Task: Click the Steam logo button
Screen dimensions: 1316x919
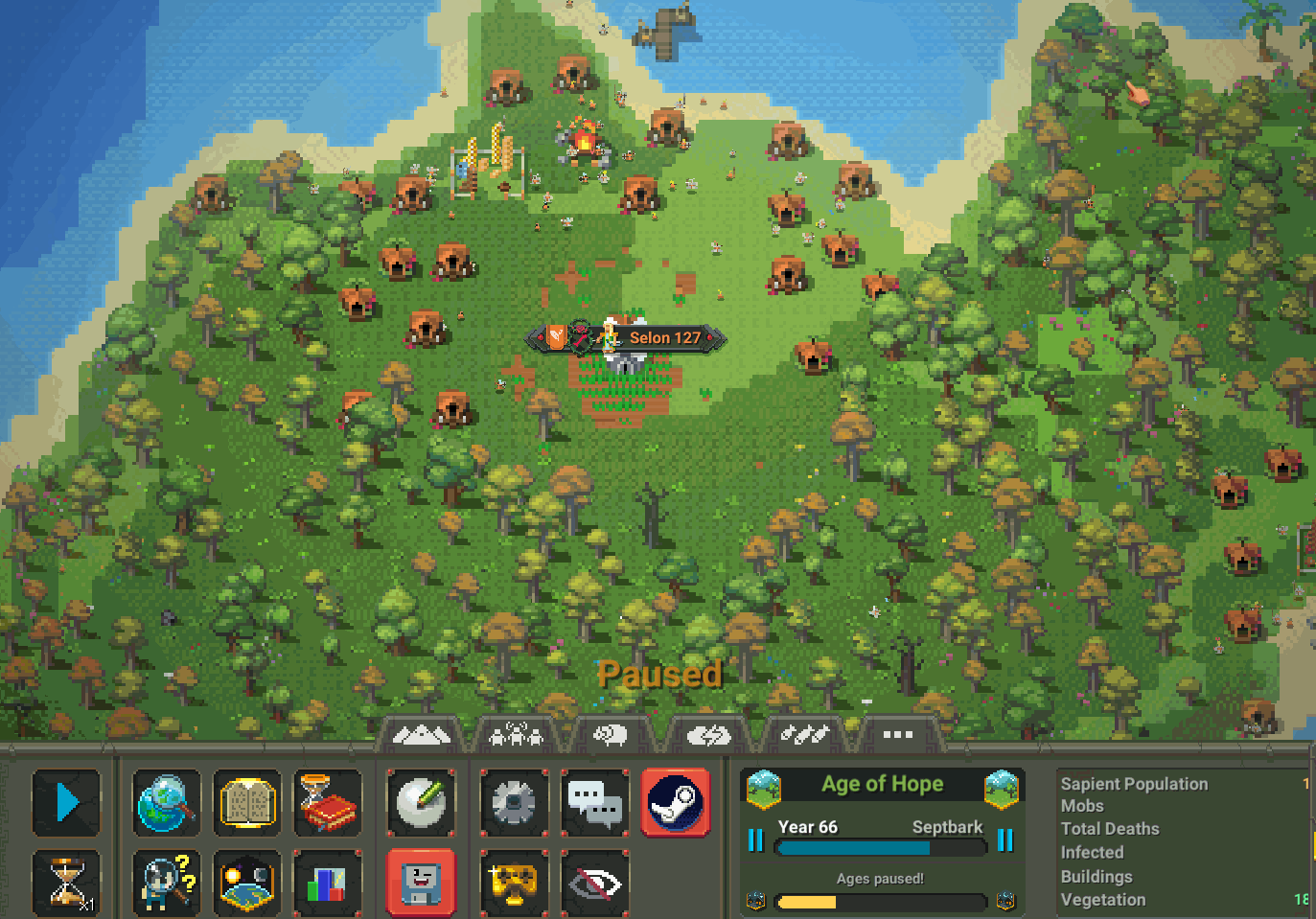Action: [x=675, y=802]
